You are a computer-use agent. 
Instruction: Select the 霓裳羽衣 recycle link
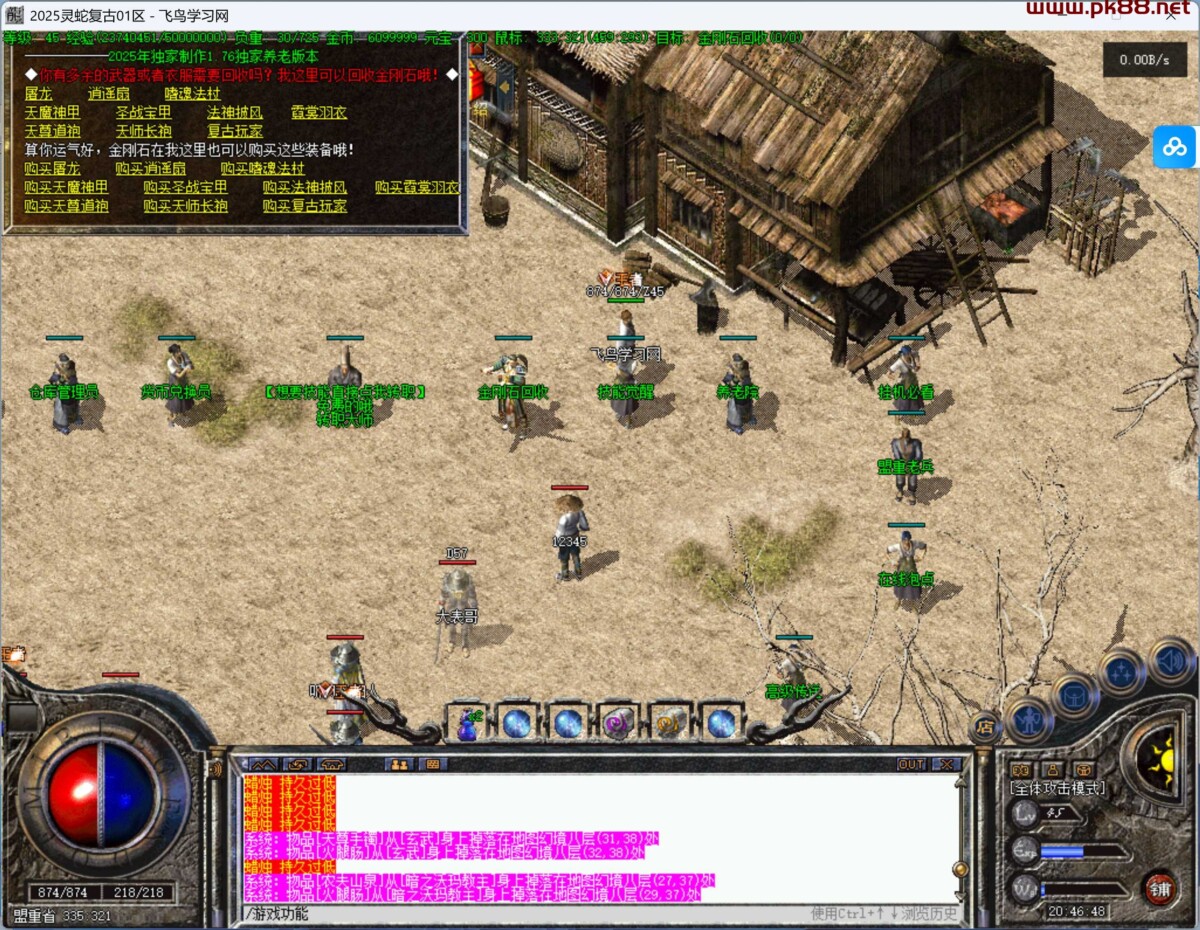319,112
